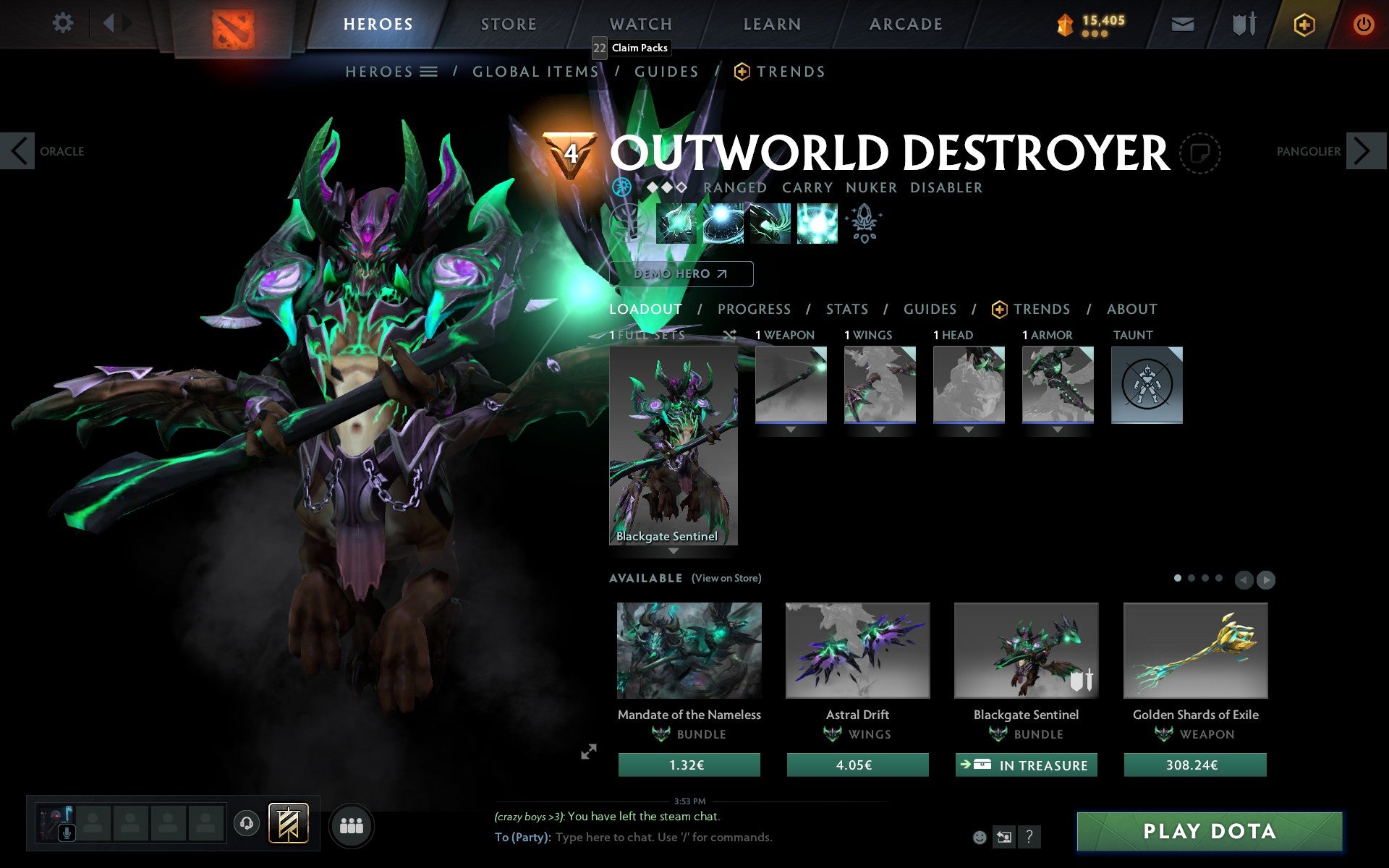Toggle the voice chat headphones
Screen dimensions: 1389x868
246,825
